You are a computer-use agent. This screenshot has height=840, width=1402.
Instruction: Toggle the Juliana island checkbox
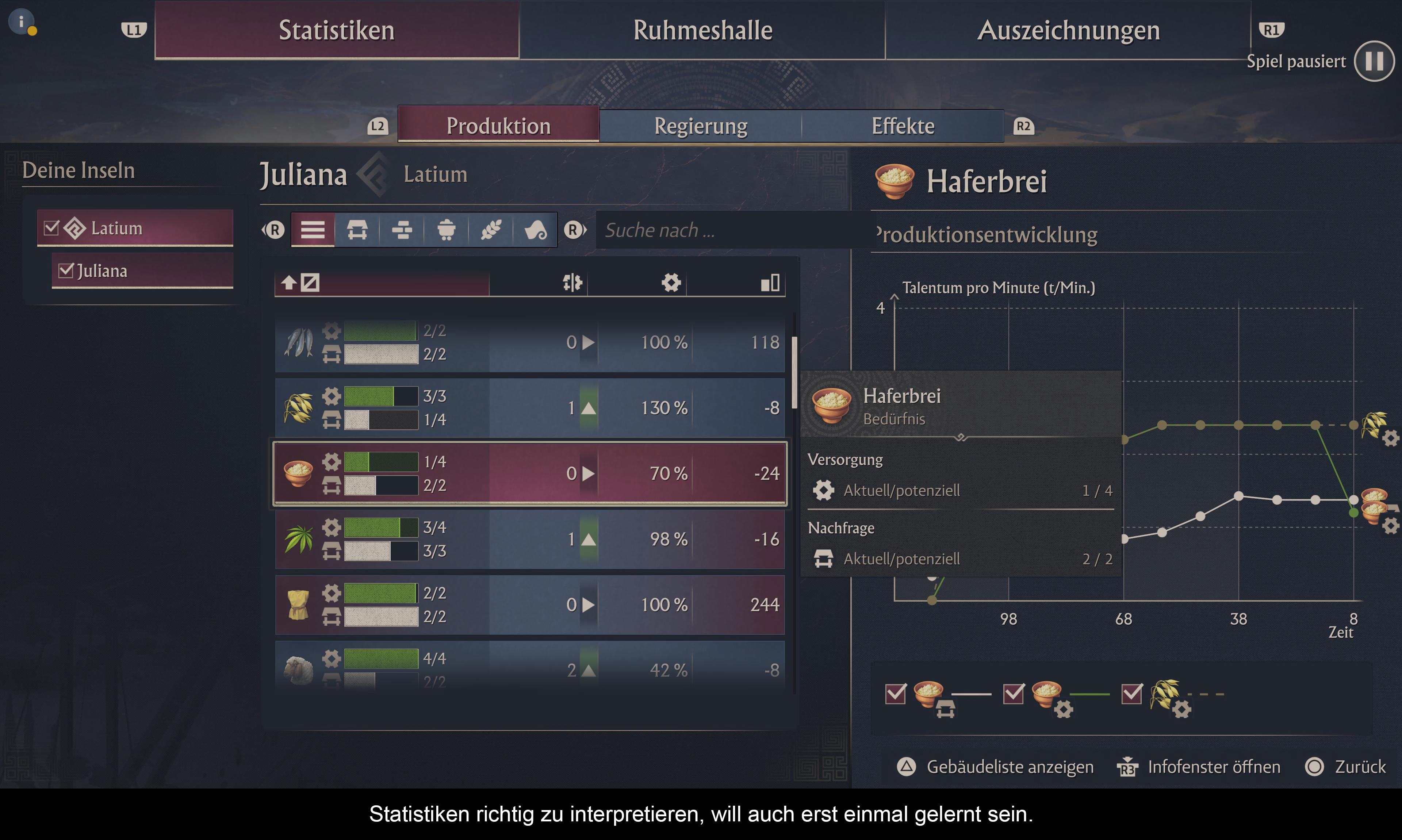coord(66,271)
